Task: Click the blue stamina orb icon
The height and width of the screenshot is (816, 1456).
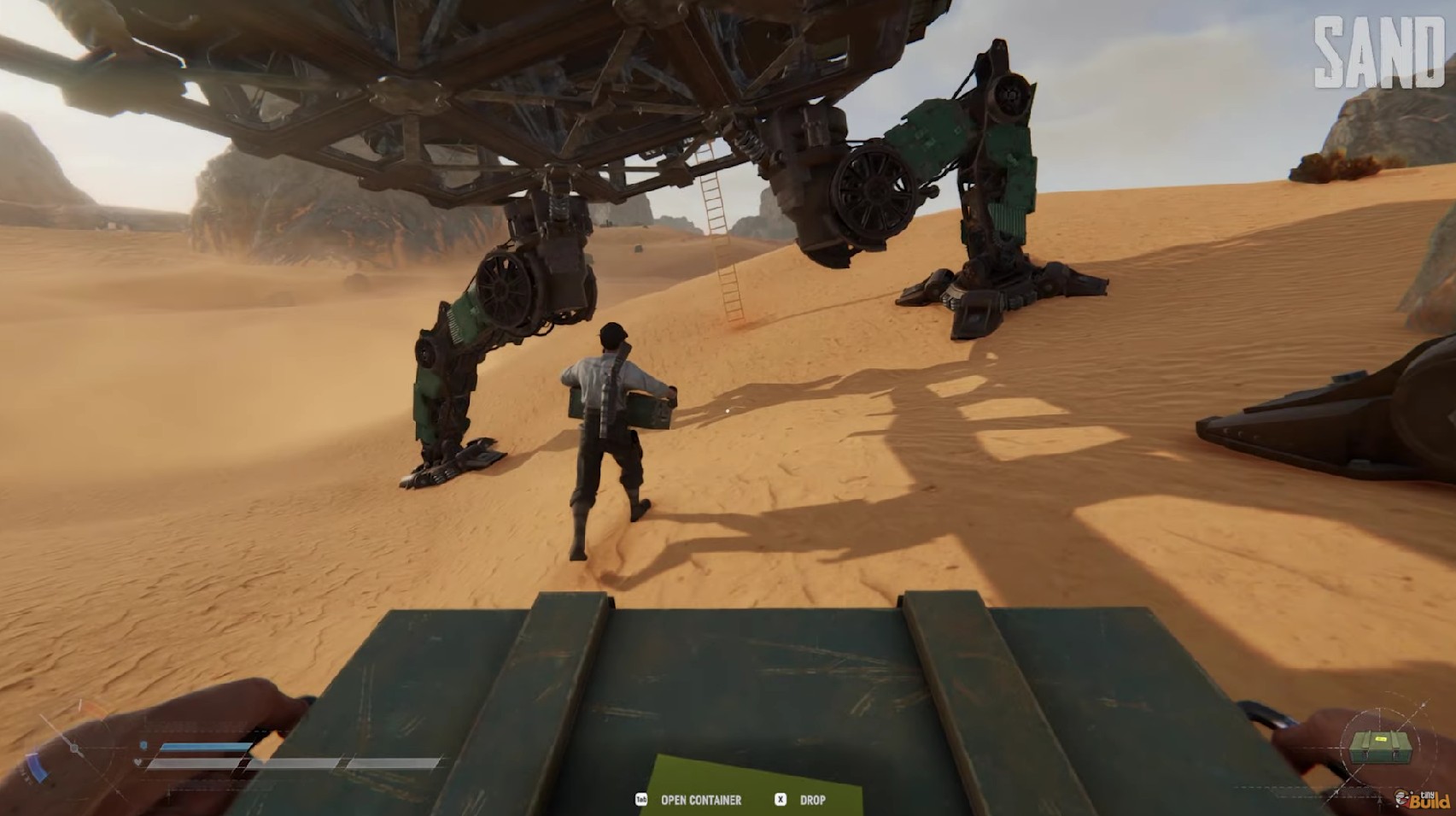Action: [143, 743]
